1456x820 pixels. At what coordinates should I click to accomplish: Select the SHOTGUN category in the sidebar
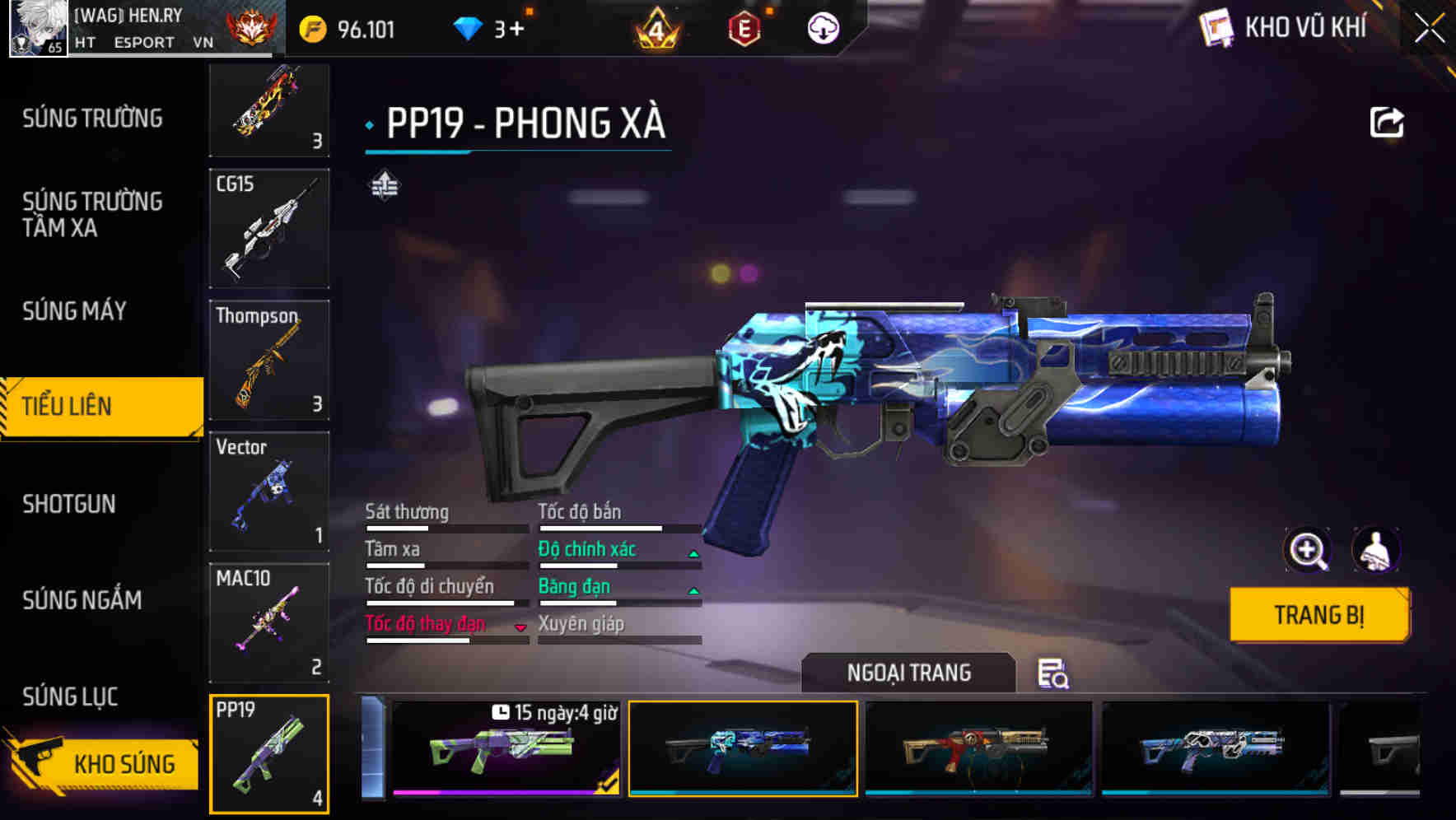pyautogui.click(x=70, y=504)
